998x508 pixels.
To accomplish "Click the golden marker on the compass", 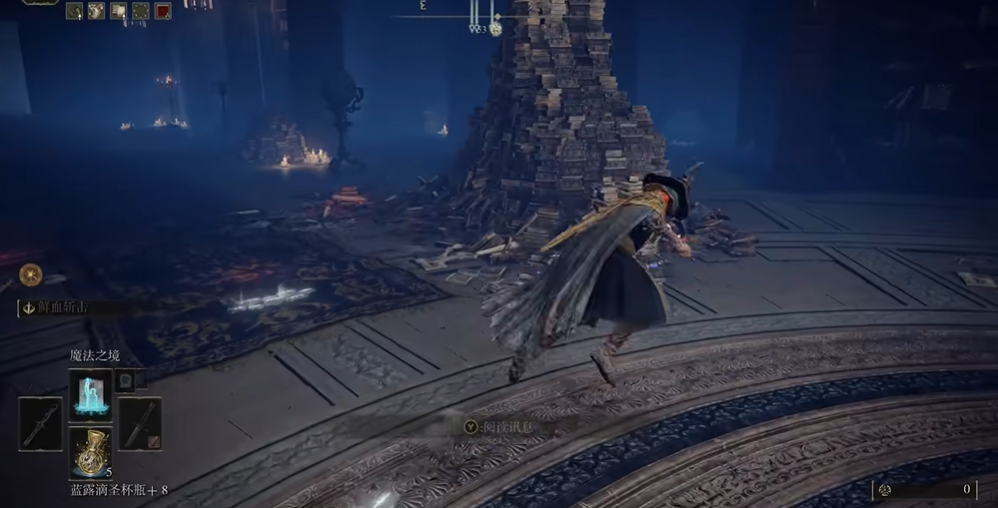I will point(495,29).
